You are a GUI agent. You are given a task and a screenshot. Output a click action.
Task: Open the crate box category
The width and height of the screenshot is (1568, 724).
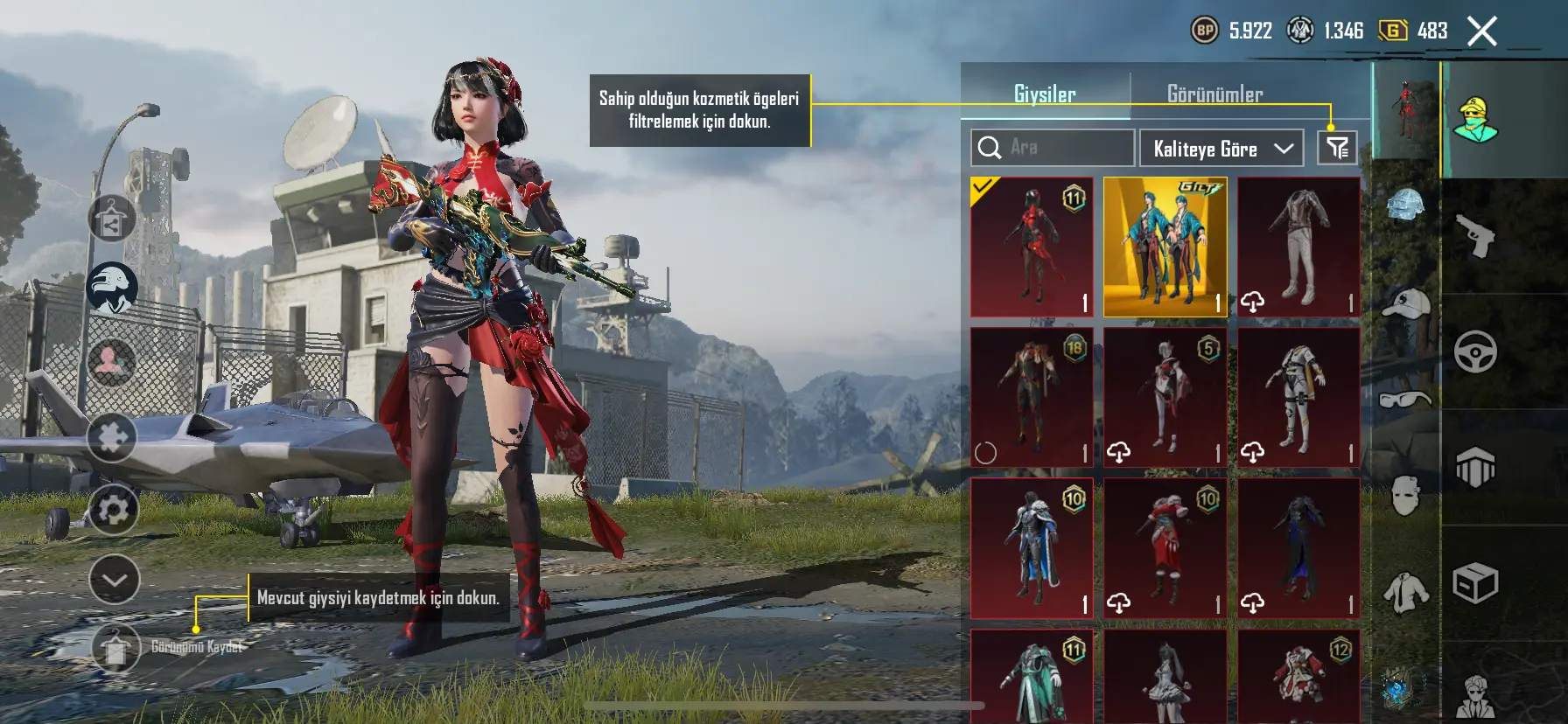click(1476, 583)
